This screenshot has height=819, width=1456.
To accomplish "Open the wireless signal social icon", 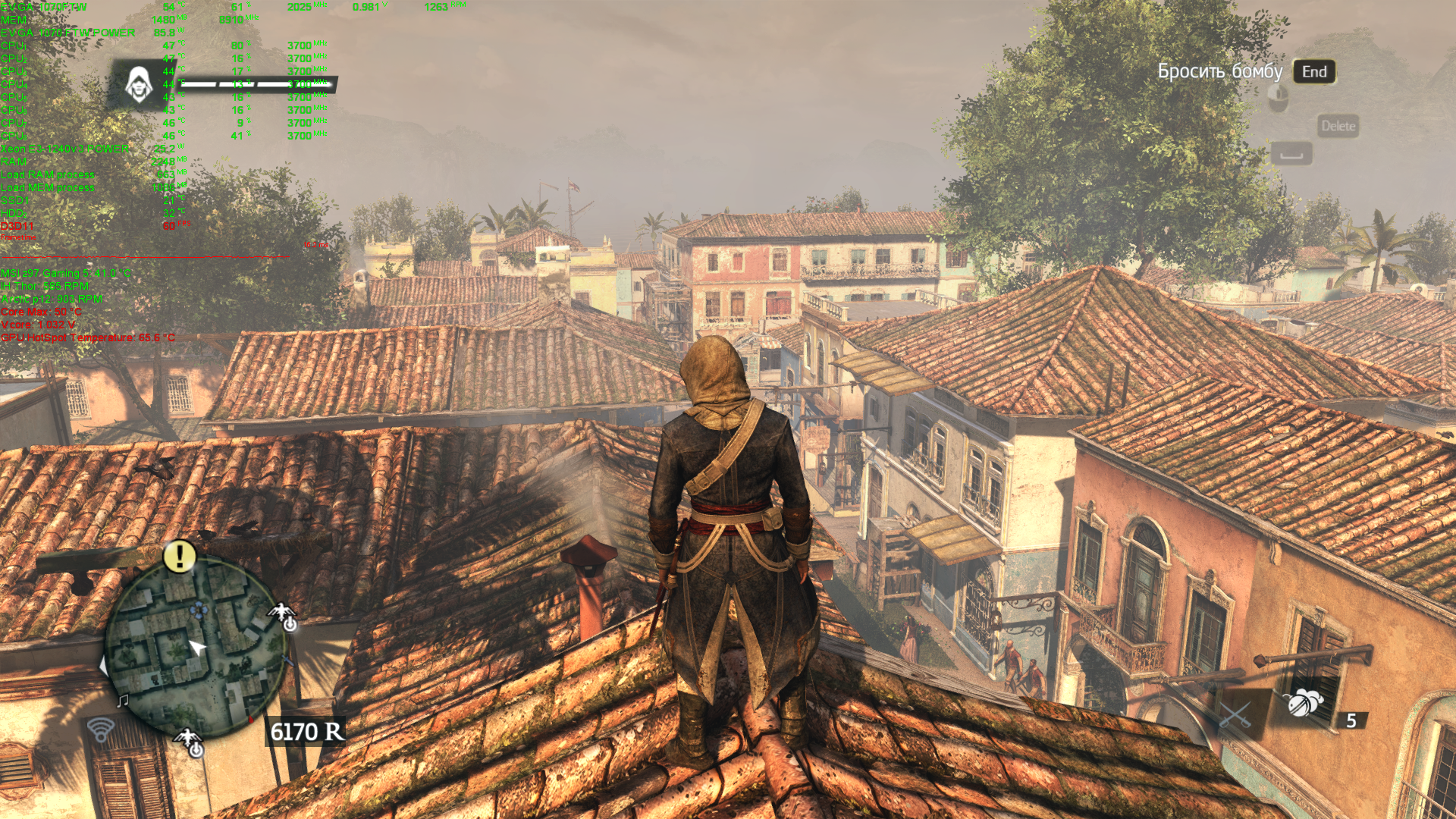I will (100, 730).
